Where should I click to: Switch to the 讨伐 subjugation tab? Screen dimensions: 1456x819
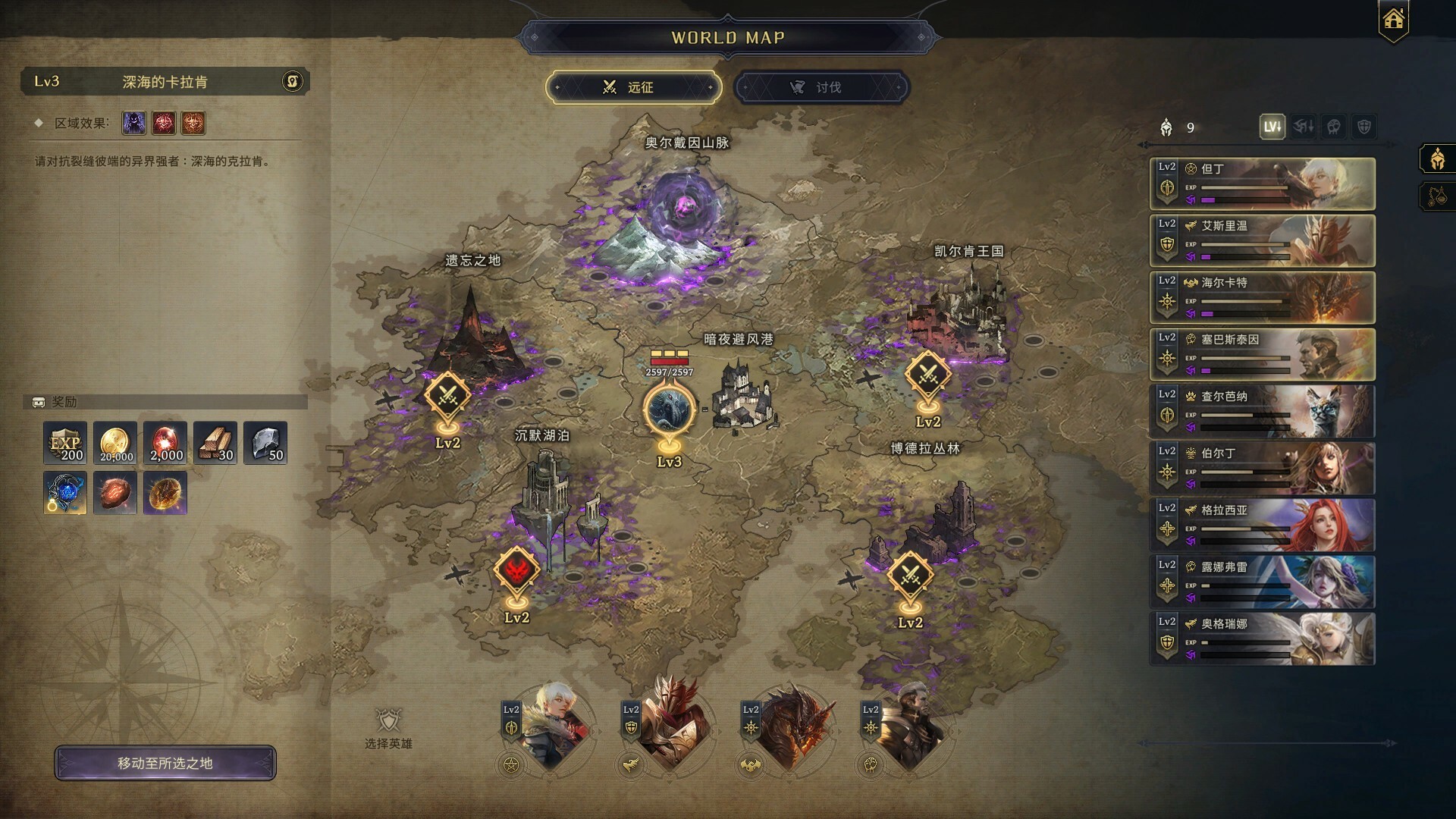821,87
